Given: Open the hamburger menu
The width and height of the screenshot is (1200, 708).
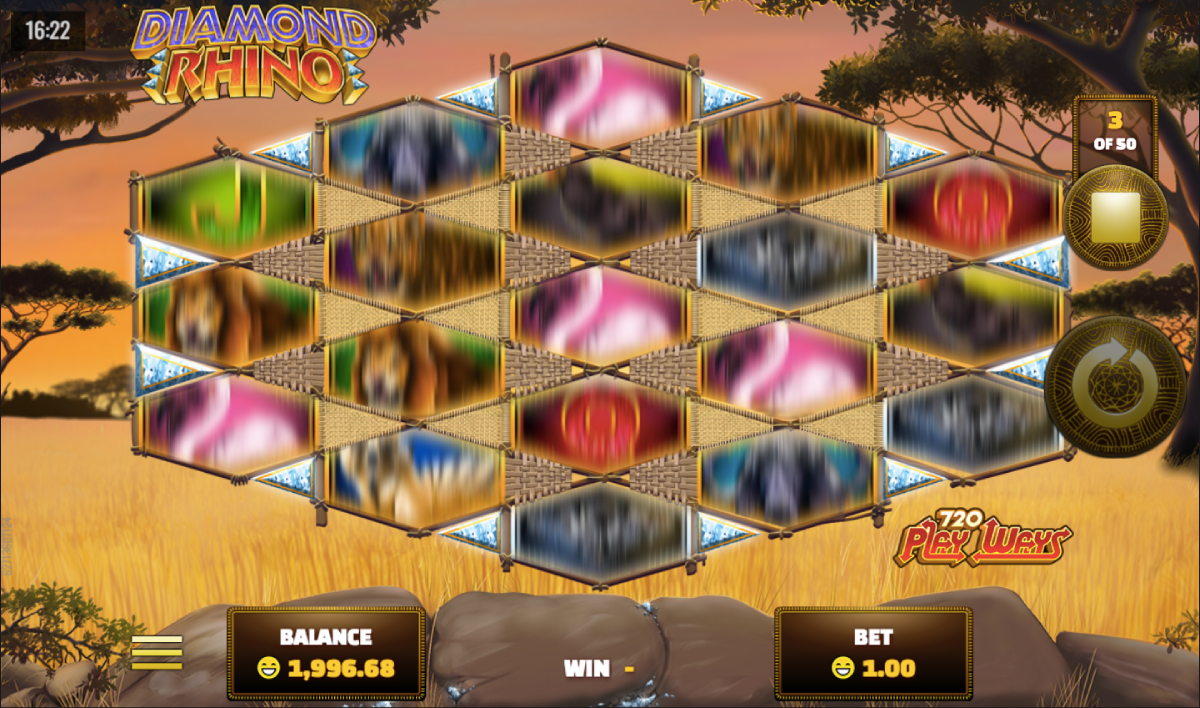Looking at the screenshot, I should pos(157,652).
